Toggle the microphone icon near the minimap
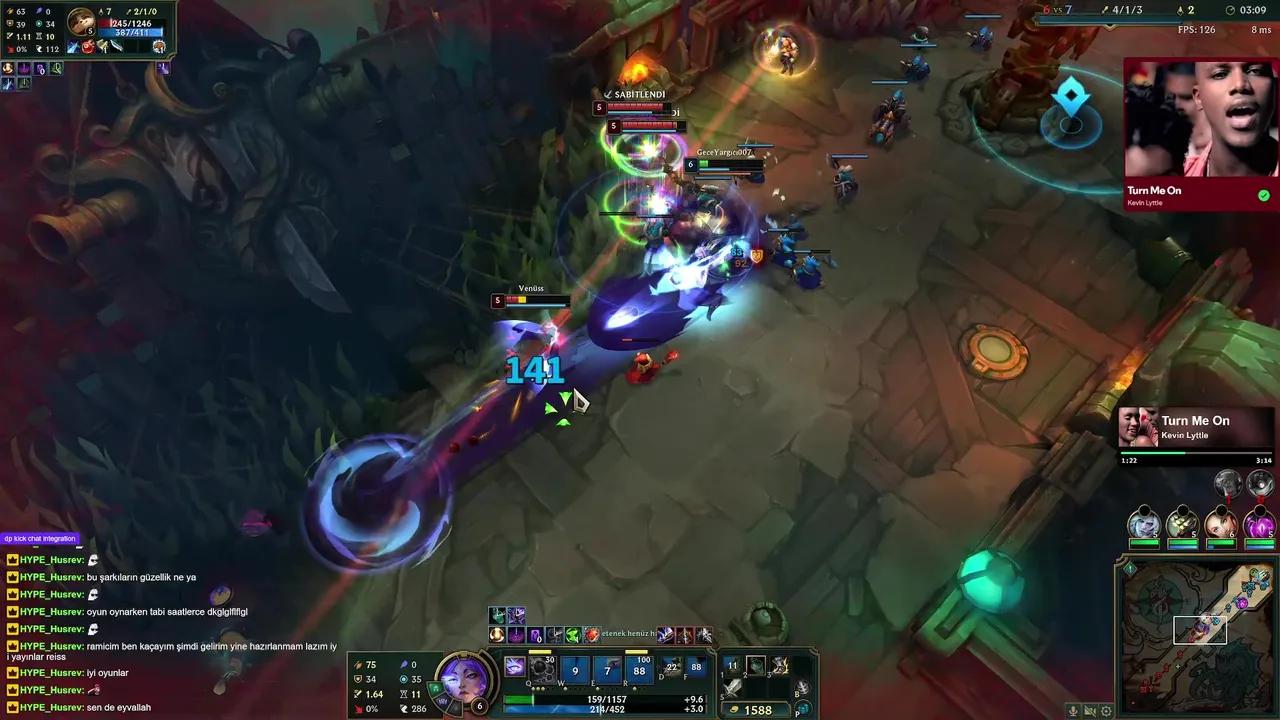The image size is (1280, 720). (1073, 711)
